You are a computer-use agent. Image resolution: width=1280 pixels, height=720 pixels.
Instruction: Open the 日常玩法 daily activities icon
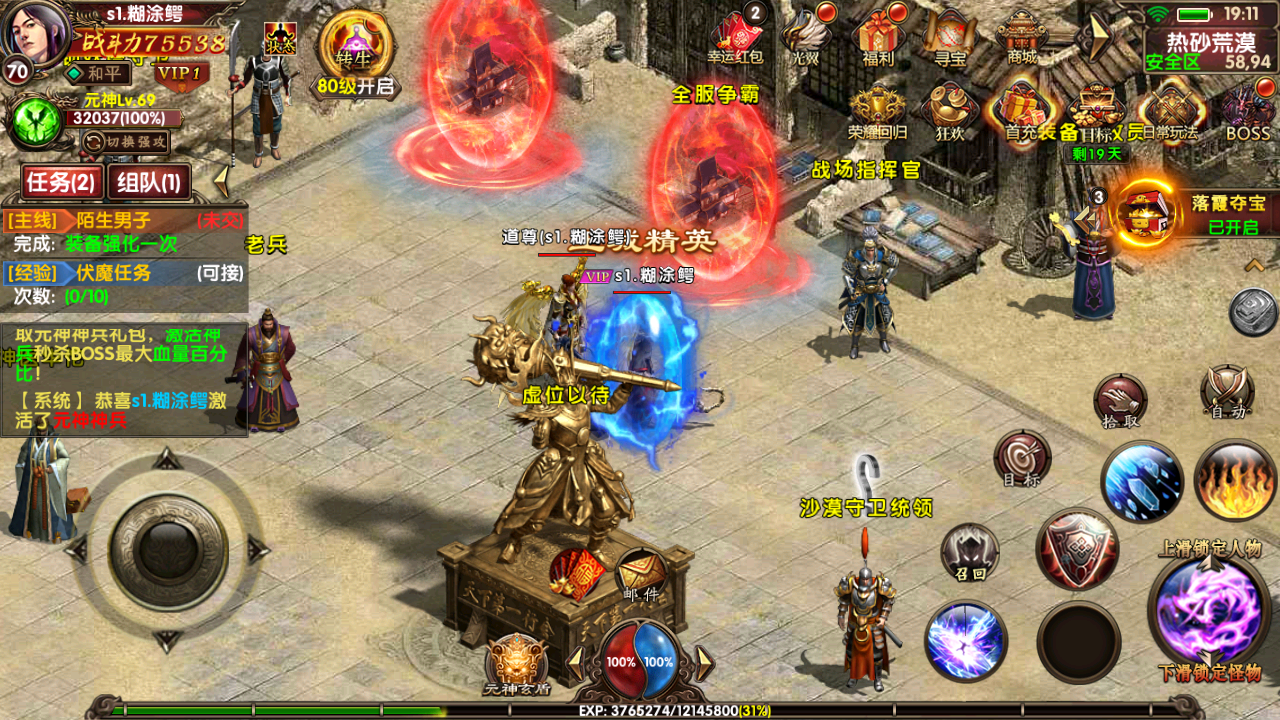1169,111
